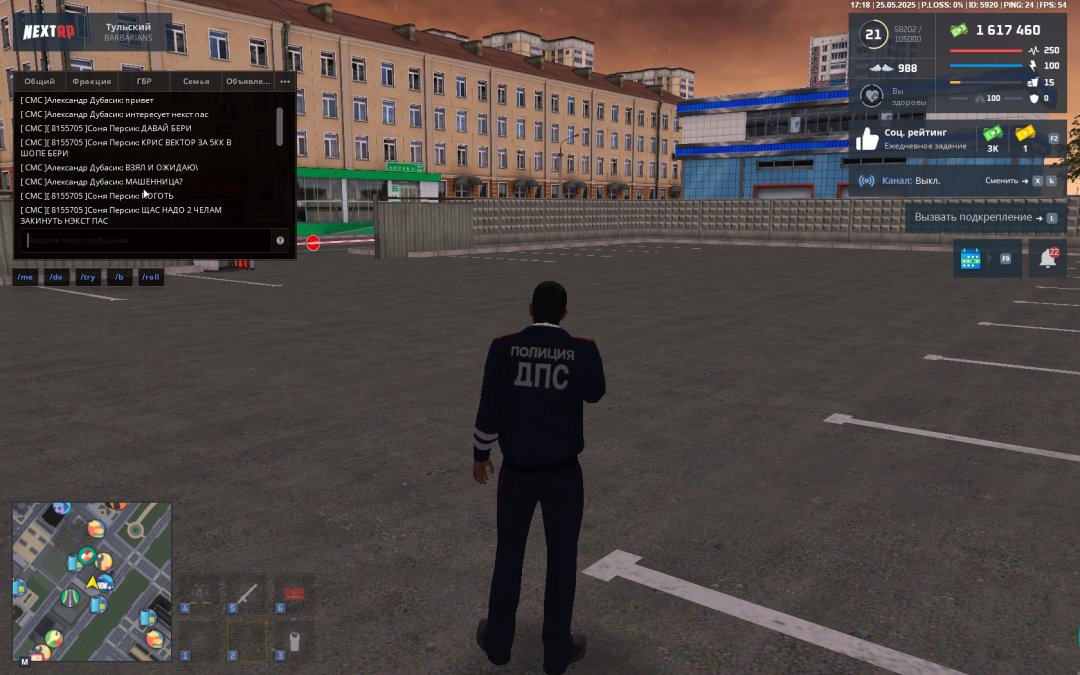Screen dimensions: 1080x675
Task: Select the baton in hotbar slot 5
Action: coord(246,594)
